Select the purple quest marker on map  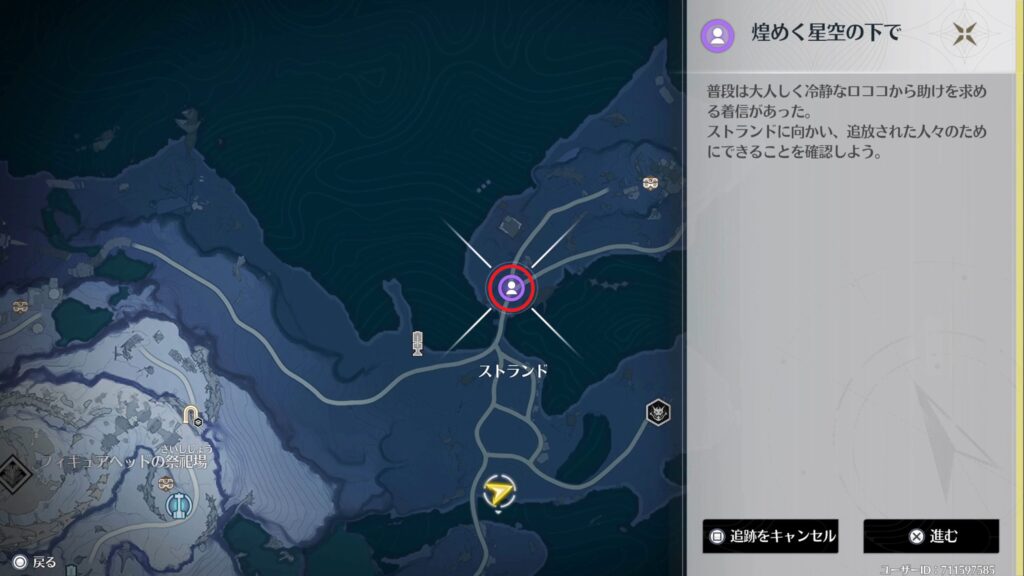point(511,288)
